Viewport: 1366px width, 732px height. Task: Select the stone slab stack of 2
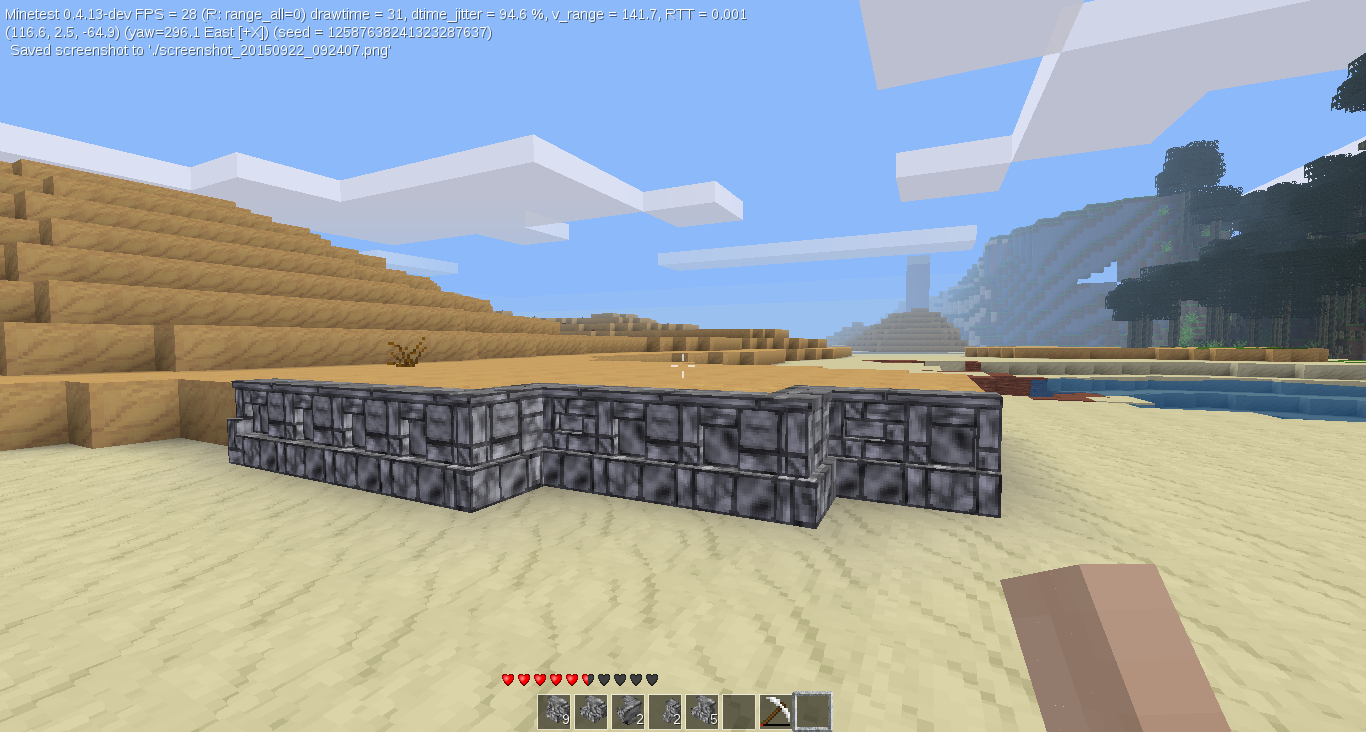click(x=628, y=710)
